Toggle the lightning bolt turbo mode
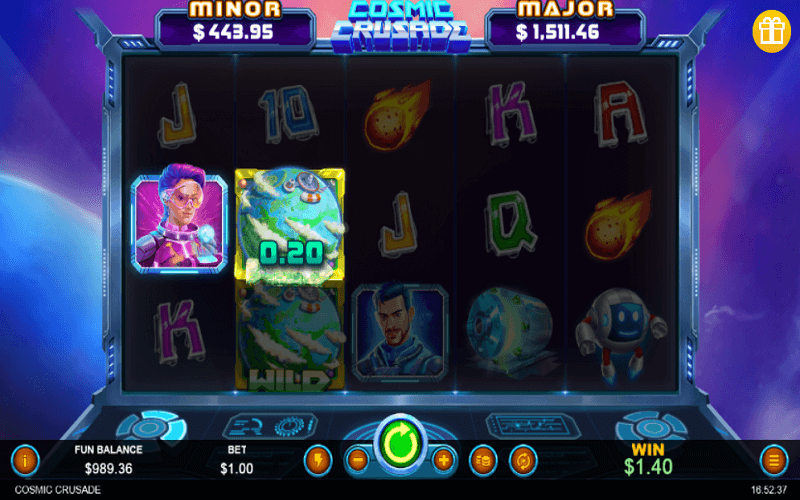The height and width of the screenshot is (500, 800). point(317,461)
